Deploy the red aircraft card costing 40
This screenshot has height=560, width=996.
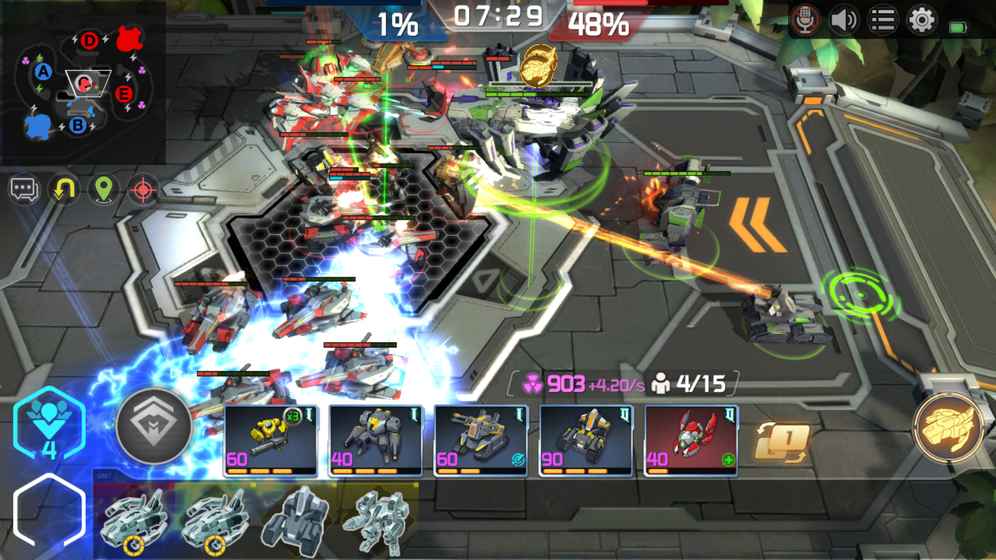tap(691, 440)
